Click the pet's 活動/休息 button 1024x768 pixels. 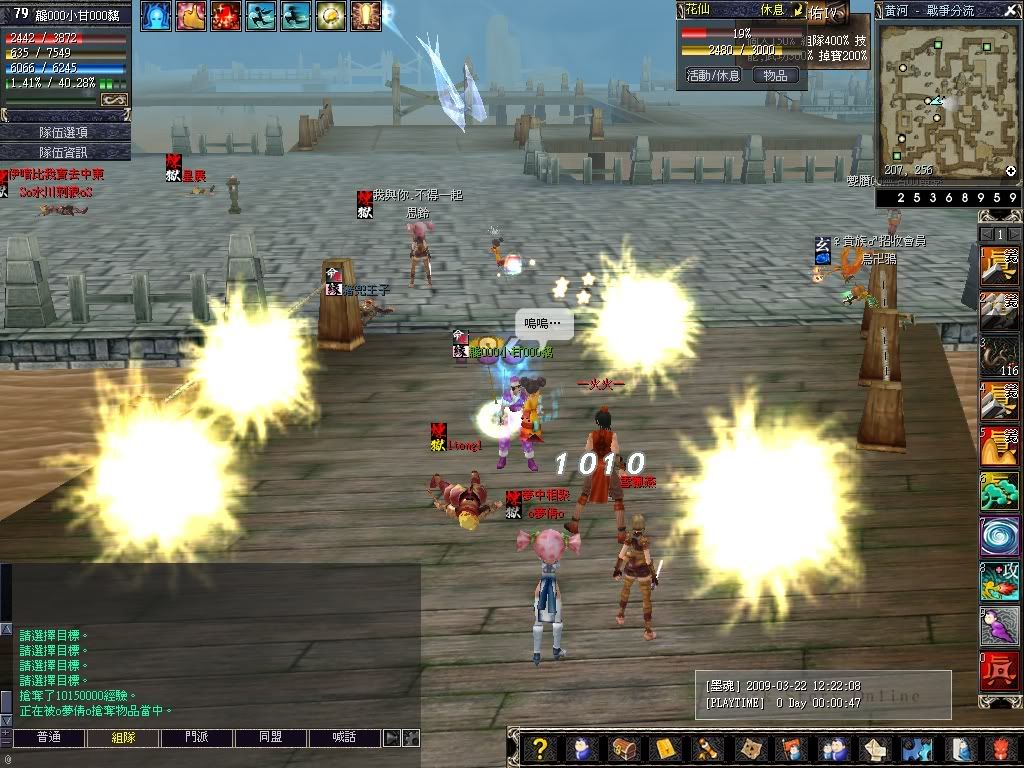(713, 75)
